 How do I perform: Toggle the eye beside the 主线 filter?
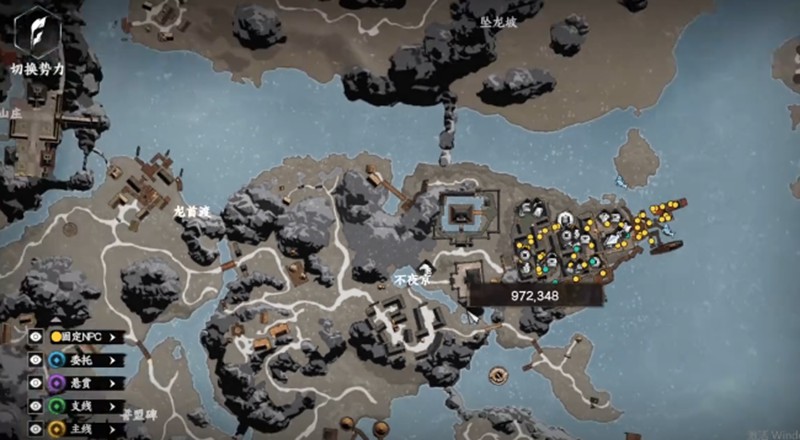coord(35,429)
